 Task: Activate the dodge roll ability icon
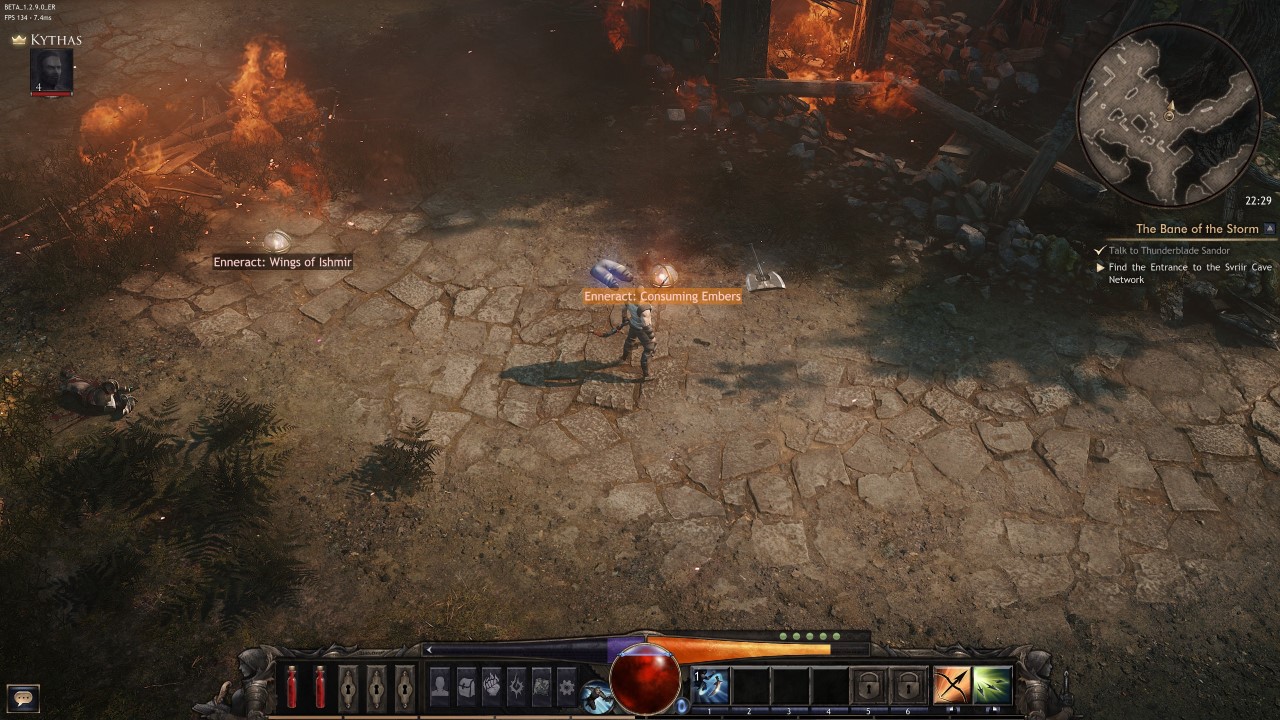(x=597, y=697)
